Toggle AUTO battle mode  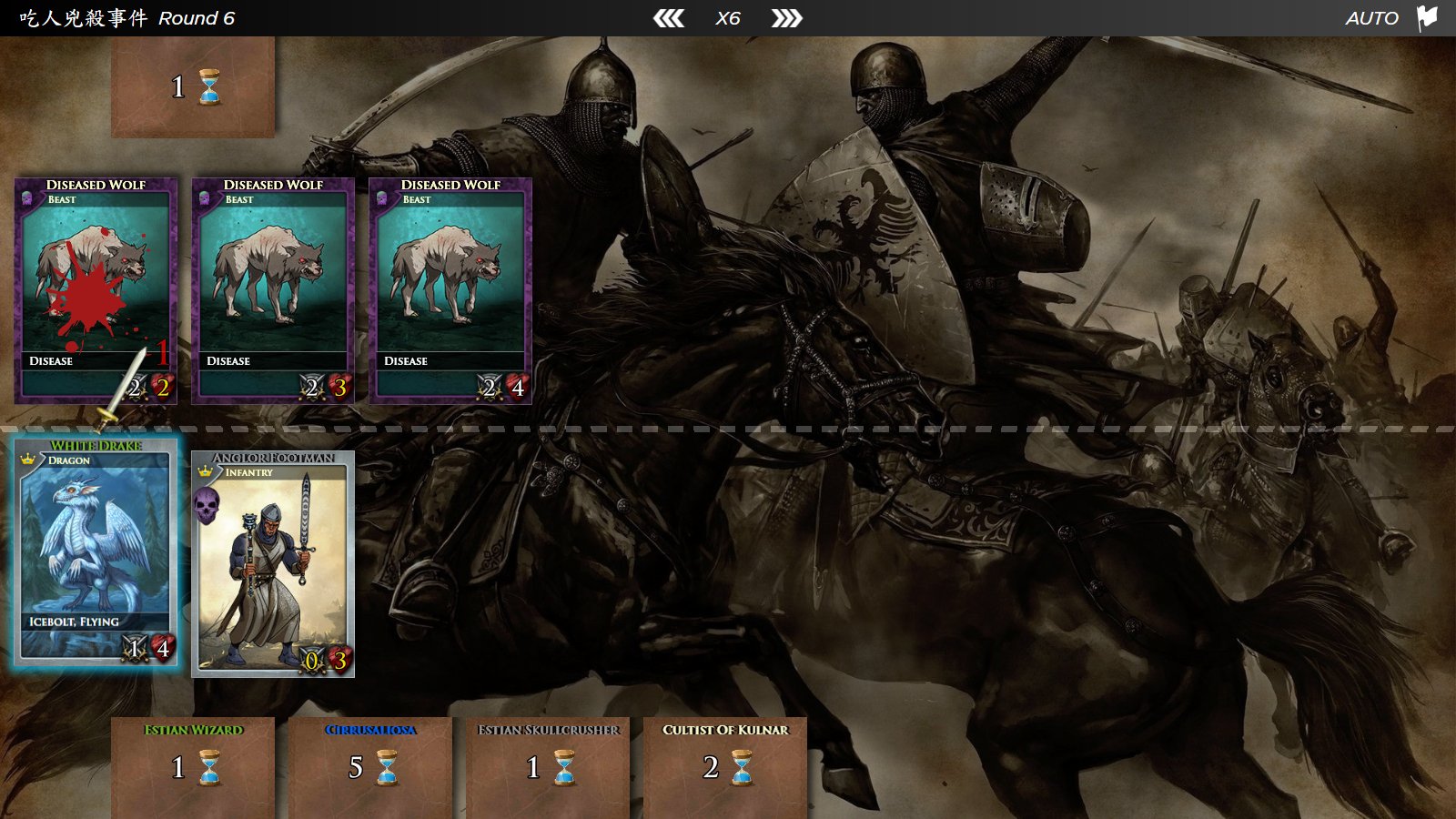(1371, 18)
